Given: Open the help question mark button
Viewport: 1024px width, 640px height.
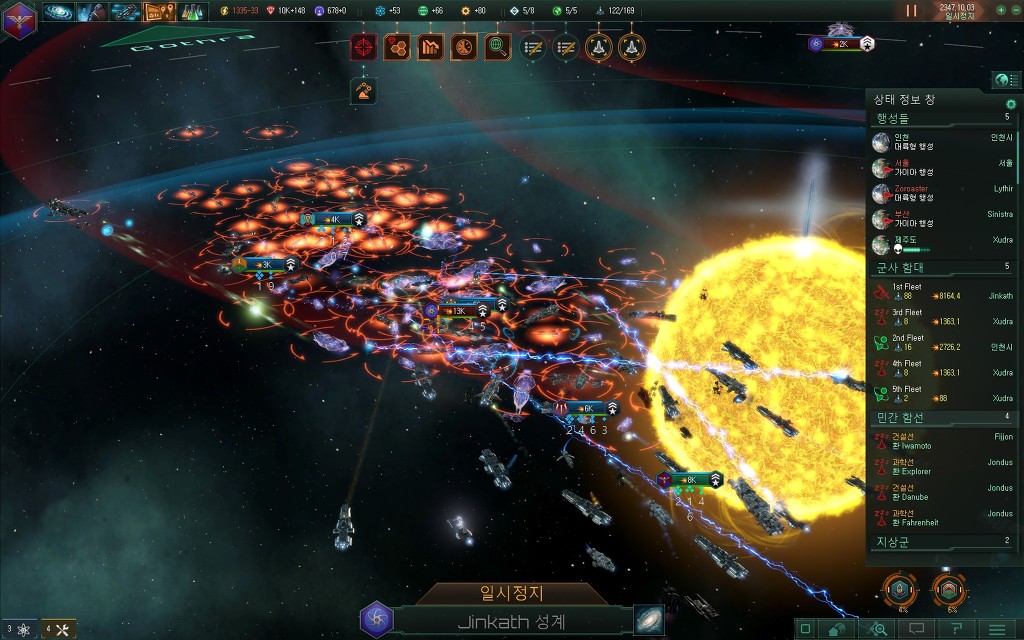Looking at the screenshot, I should 956,629.
